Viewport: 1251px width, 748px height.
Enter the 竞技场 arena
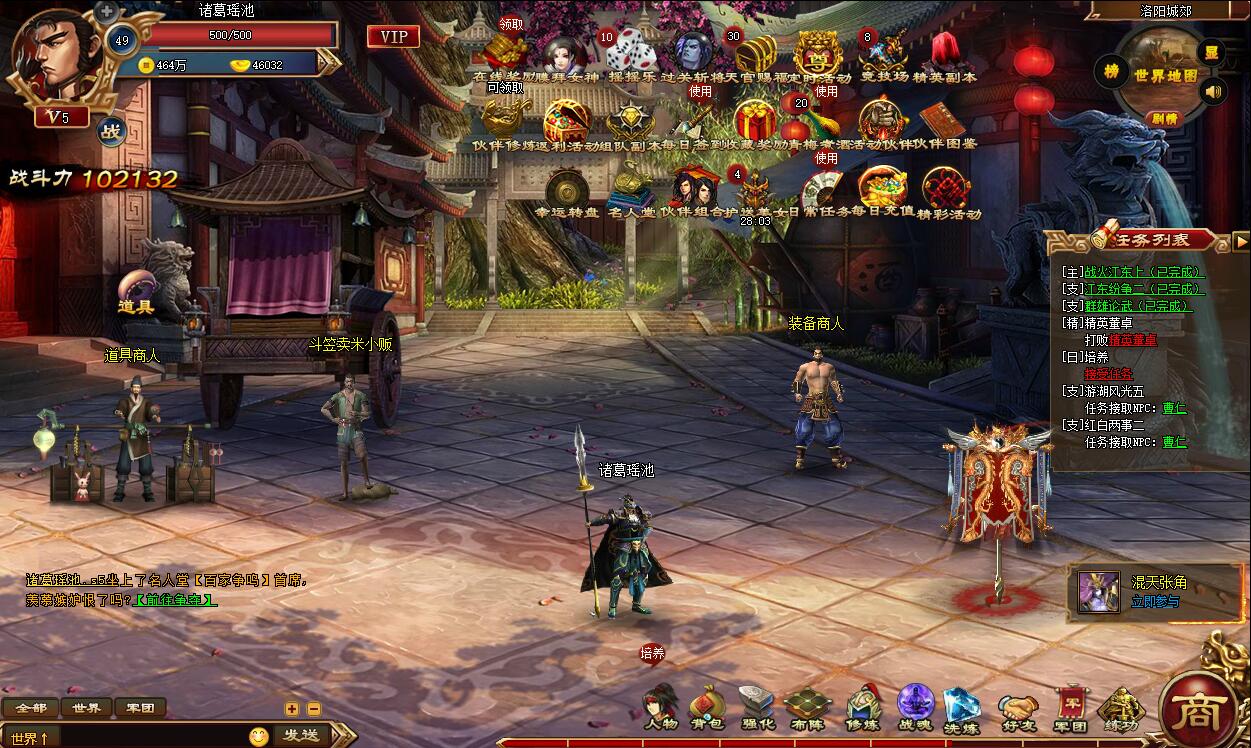[884, 53]
